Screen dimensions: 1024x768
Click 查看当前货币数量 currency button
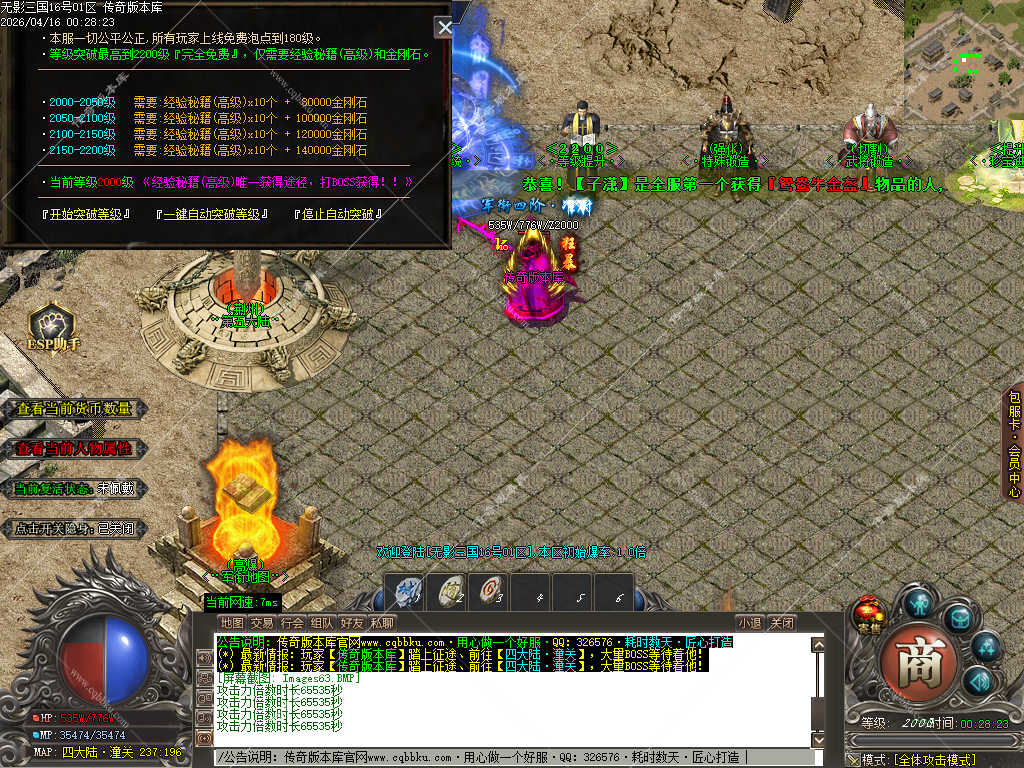[74, 409]
